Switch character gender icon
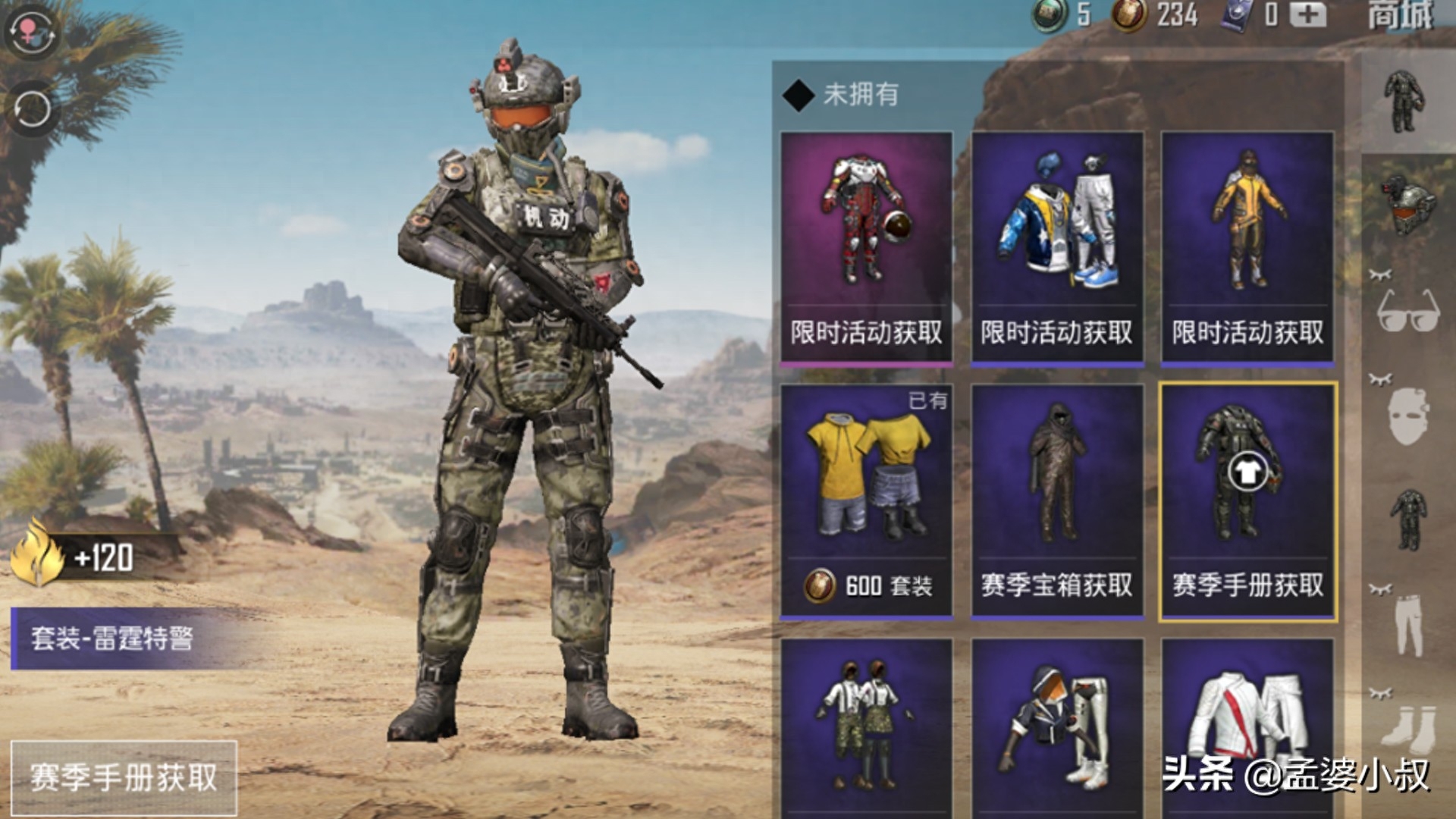Image resolution: width=1456 pixels, height=819 pixels. coord(29,32)
